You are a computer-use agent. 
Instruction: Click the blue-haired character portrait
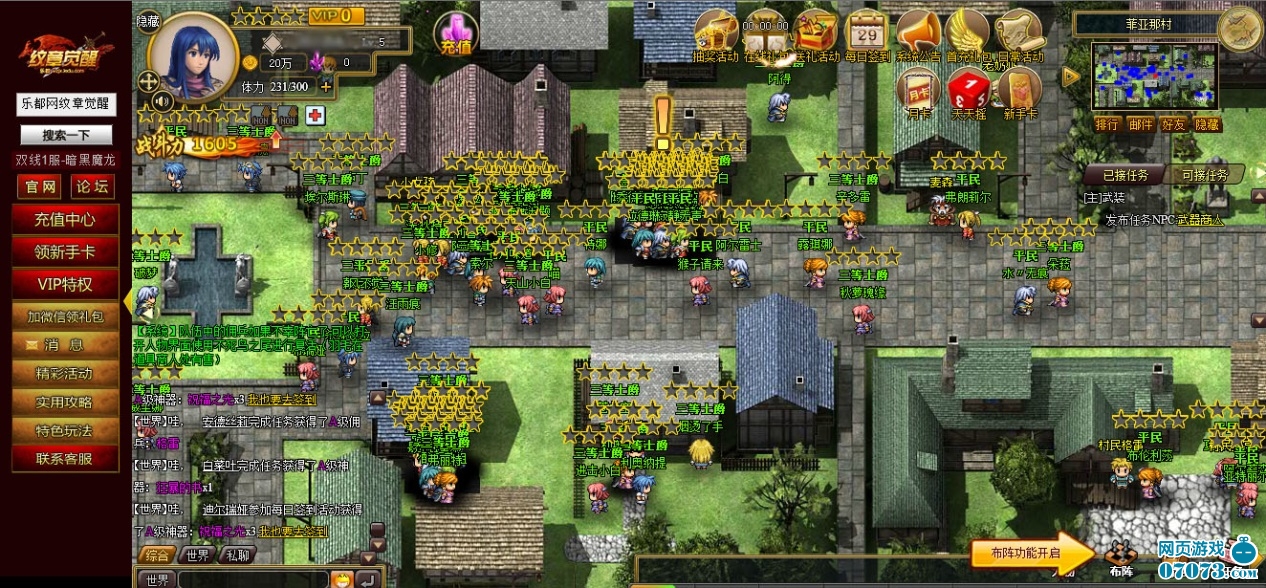193,56
